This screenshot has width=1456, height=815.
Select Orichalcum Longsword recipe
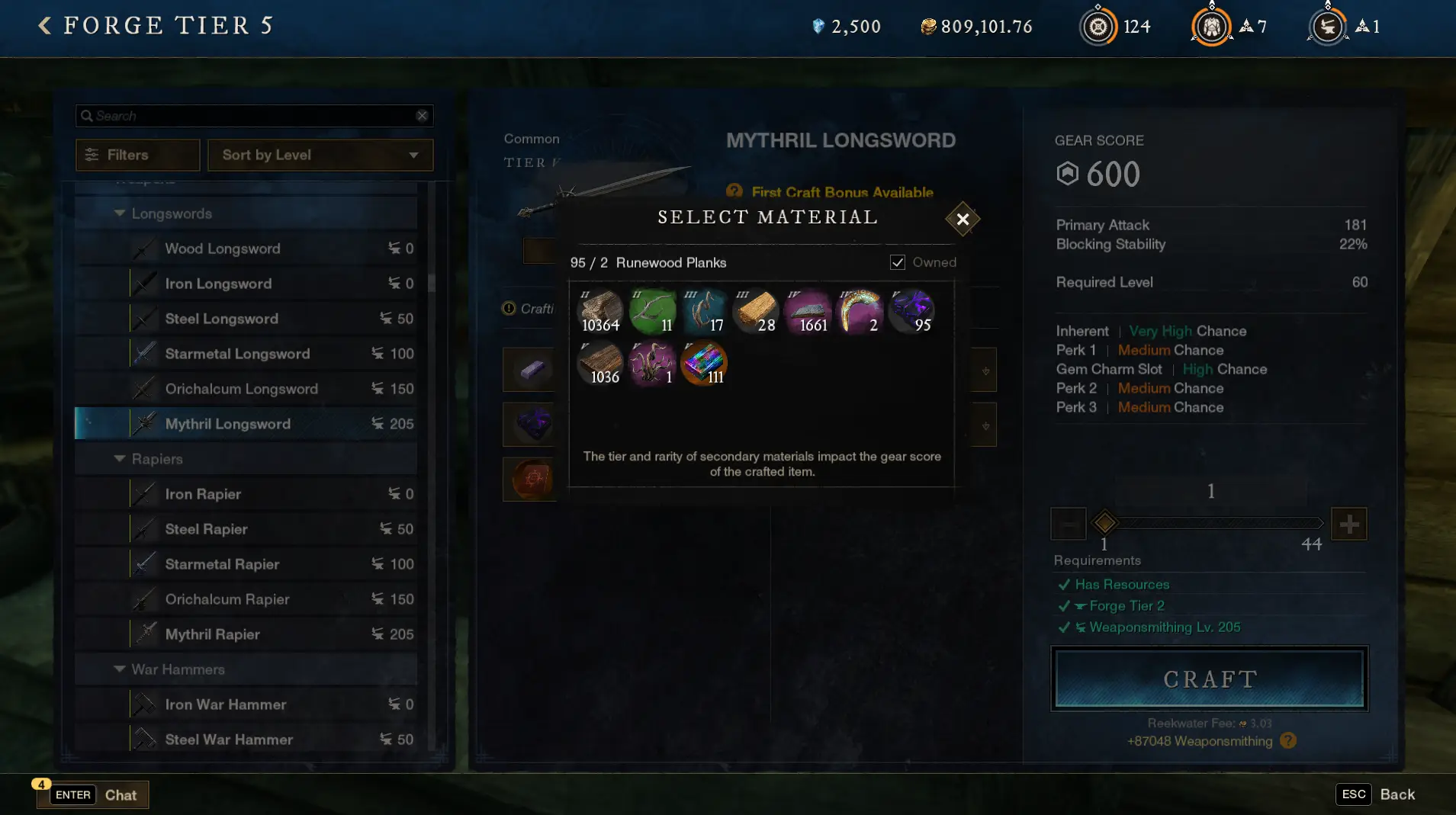click(242, 389)
